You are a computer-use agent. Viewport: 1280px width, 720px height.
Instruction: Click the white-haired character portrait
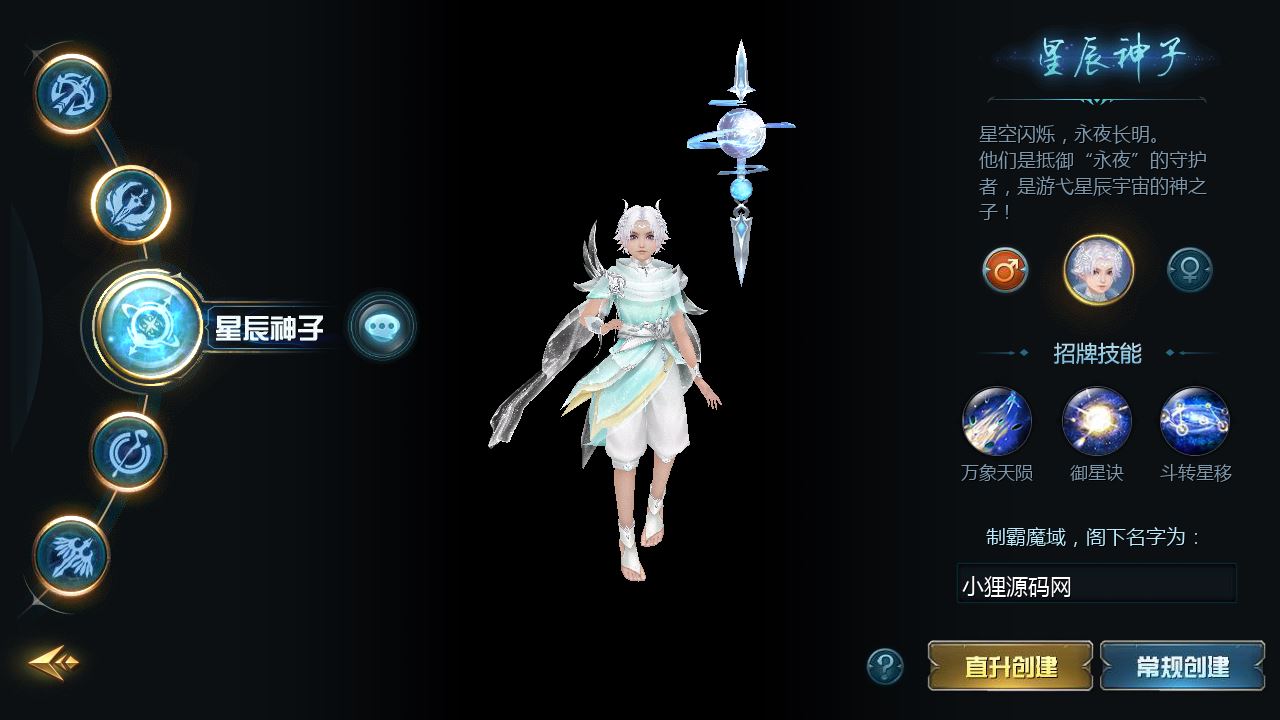tap(1098, 270)
